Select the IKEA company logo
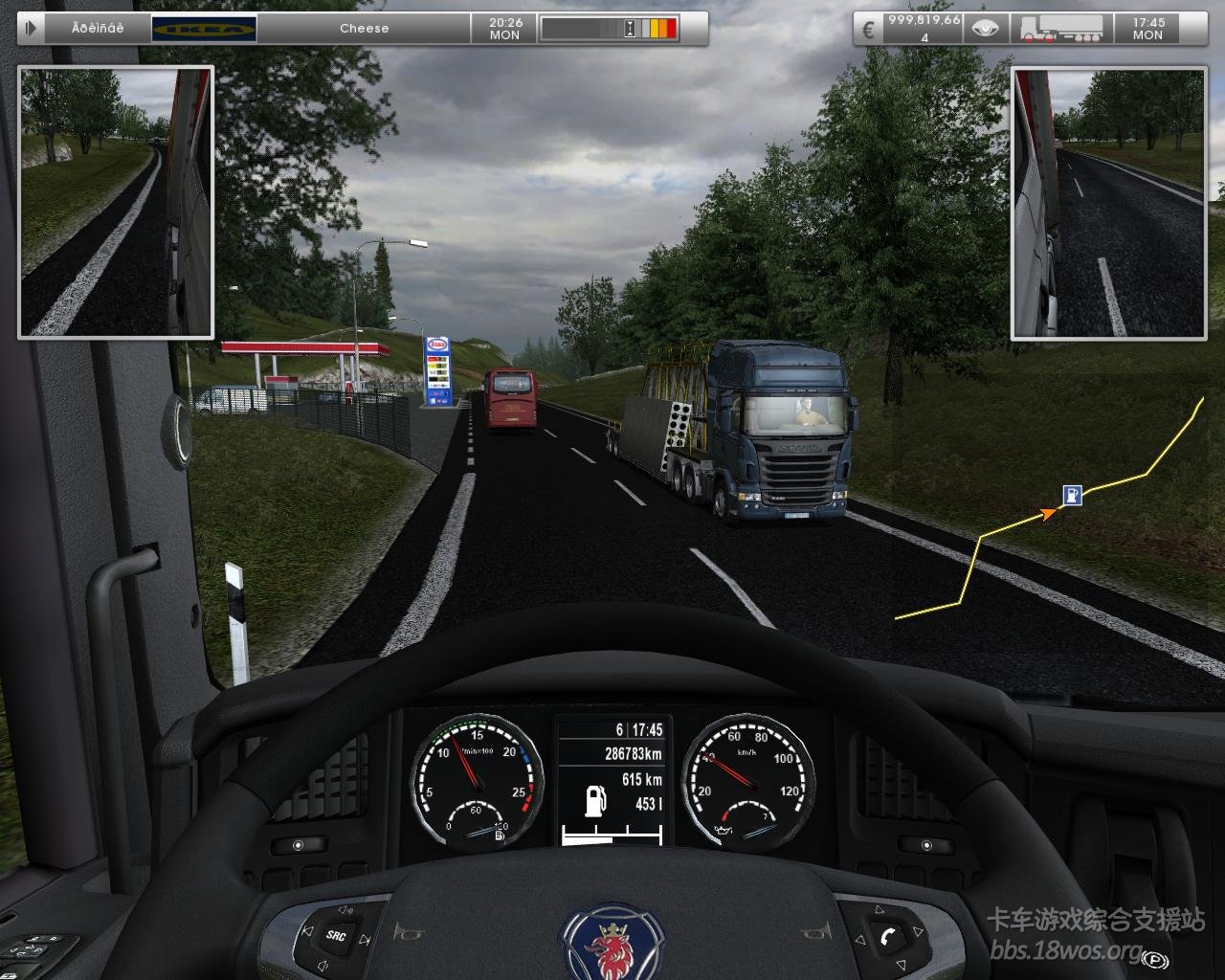Viewport: 1225px width, 980px height. point(204,29)
